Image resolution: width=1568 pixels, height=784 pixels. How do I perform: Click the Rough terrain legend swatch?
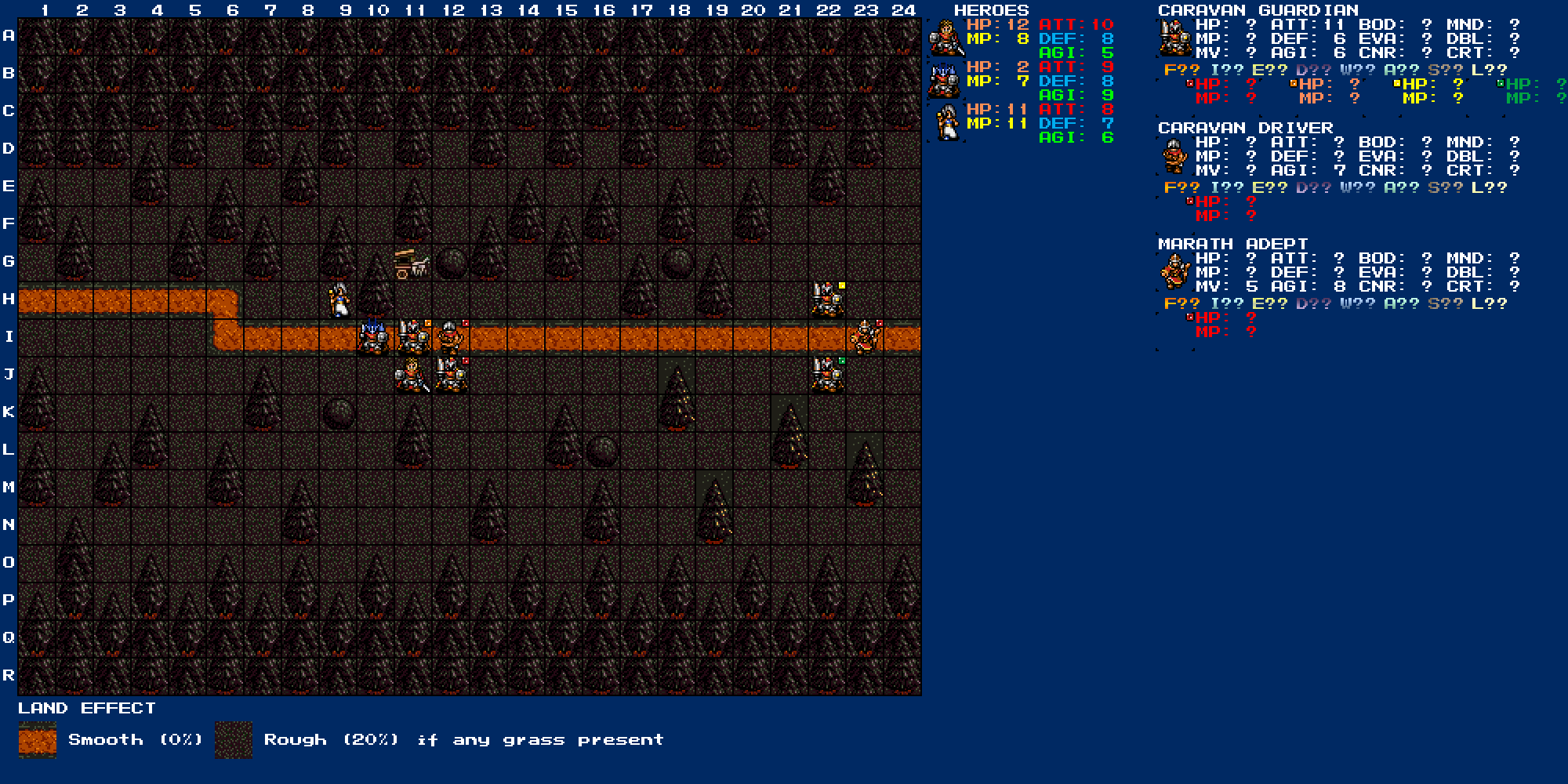pos(234,740)
